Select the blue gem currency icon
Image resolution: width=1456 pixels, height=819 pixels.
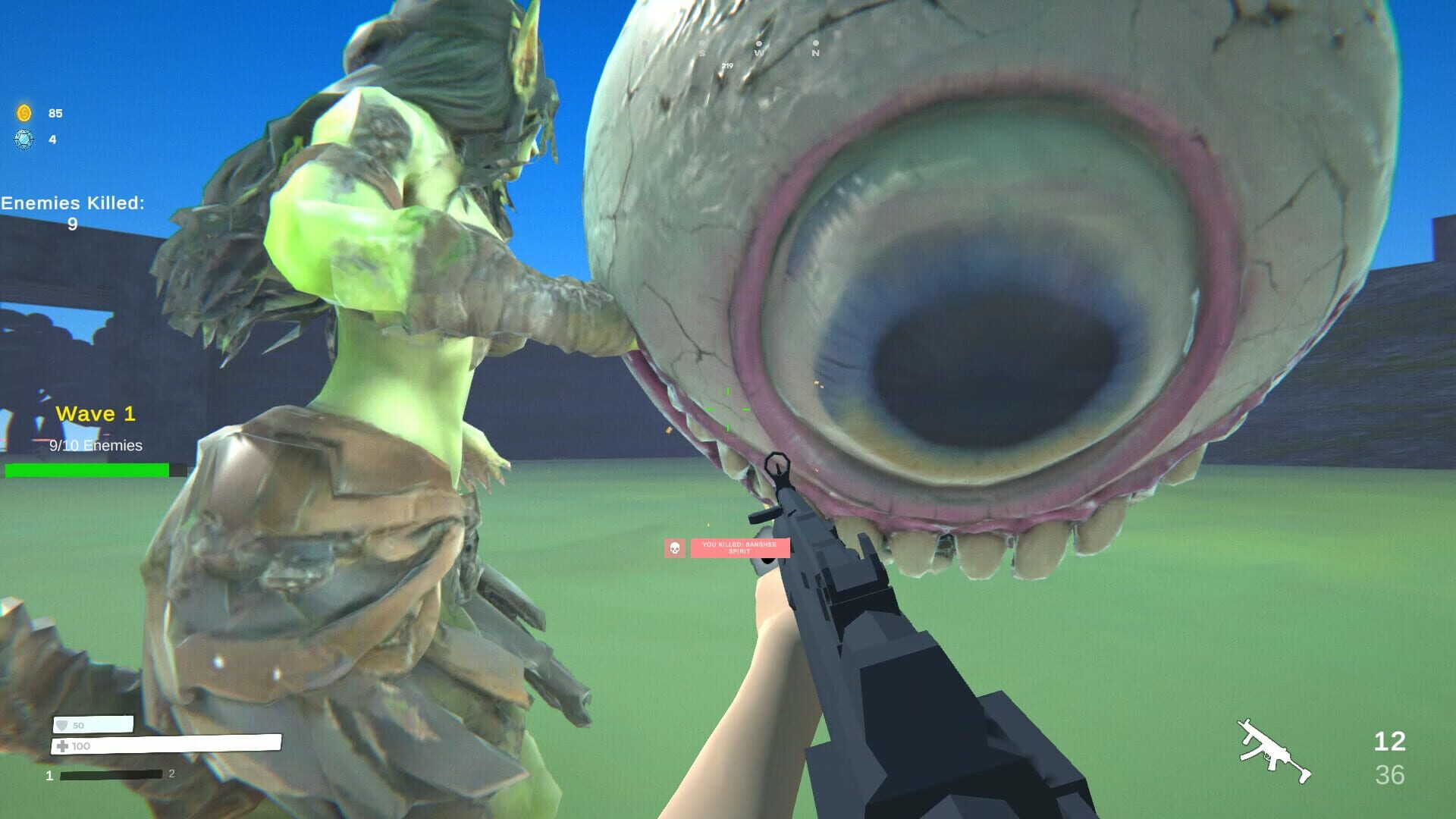[x=24, y=140]
